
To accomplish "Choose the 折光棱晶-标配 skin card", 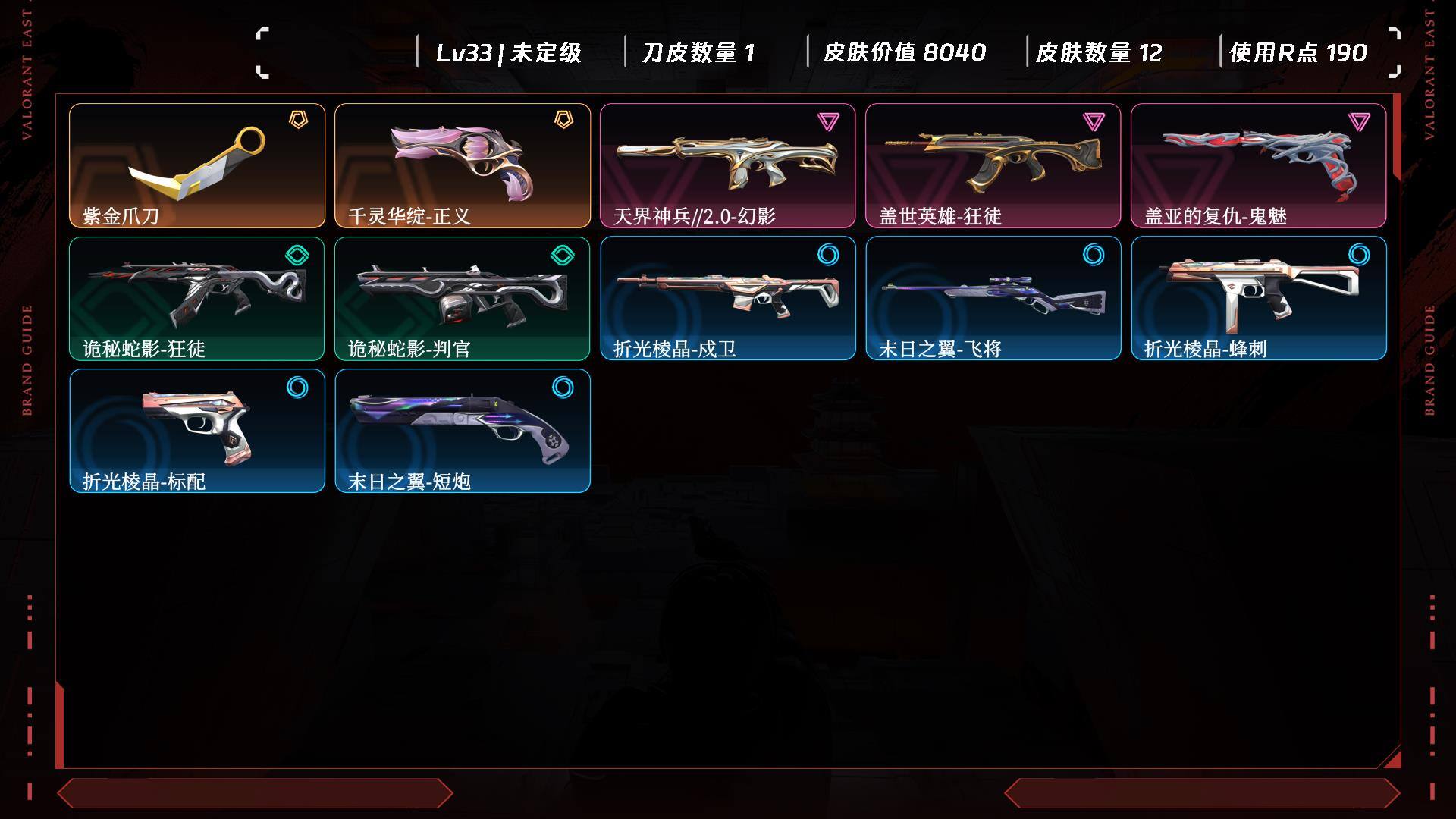I will (x=197, y=431).
